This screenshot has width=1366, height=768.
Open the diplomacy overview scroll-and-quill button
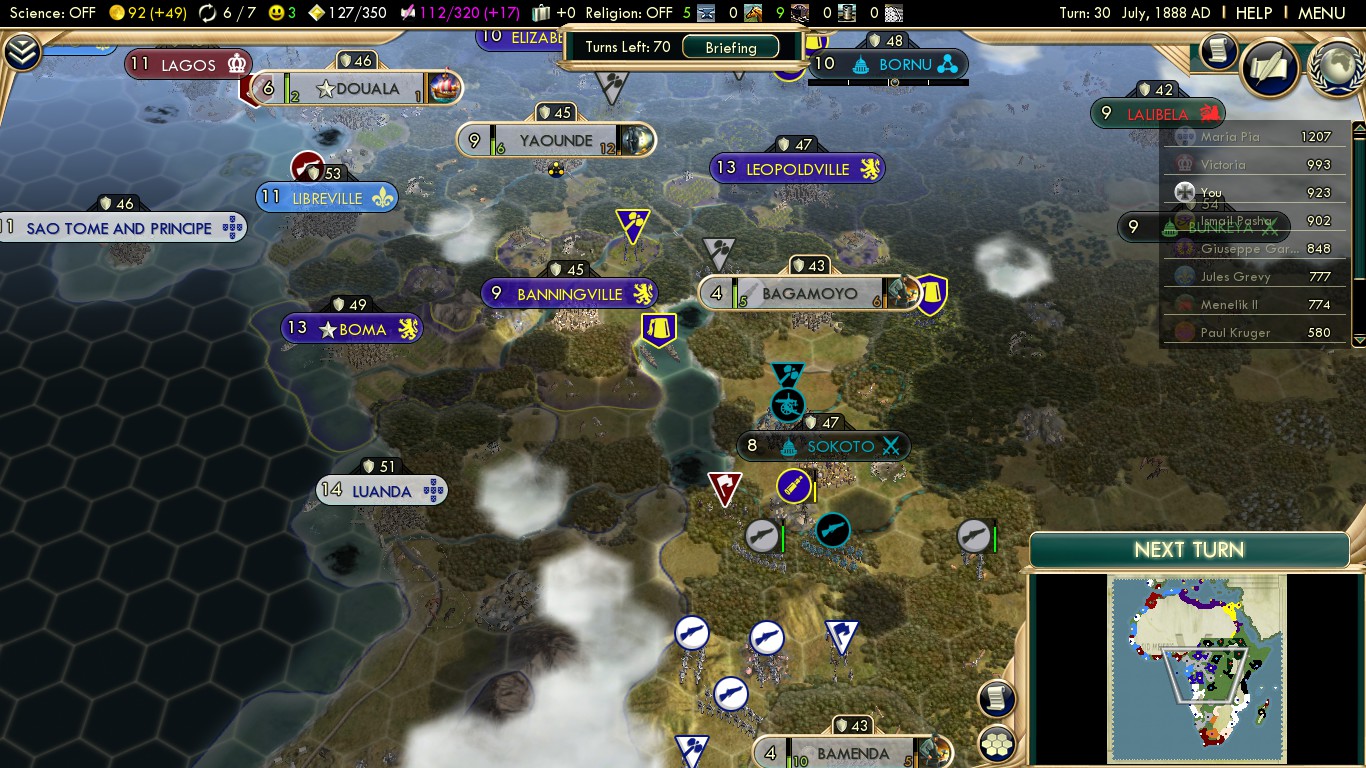1269,67
